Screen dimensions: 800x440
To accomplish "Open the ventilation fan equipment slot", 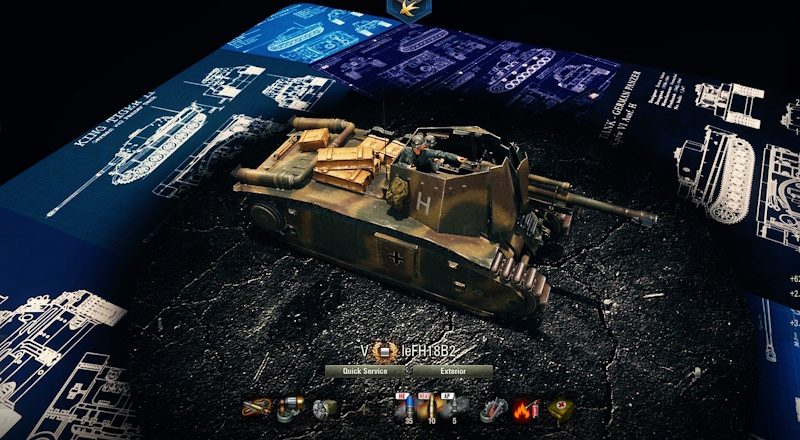I will click(324, 408).
